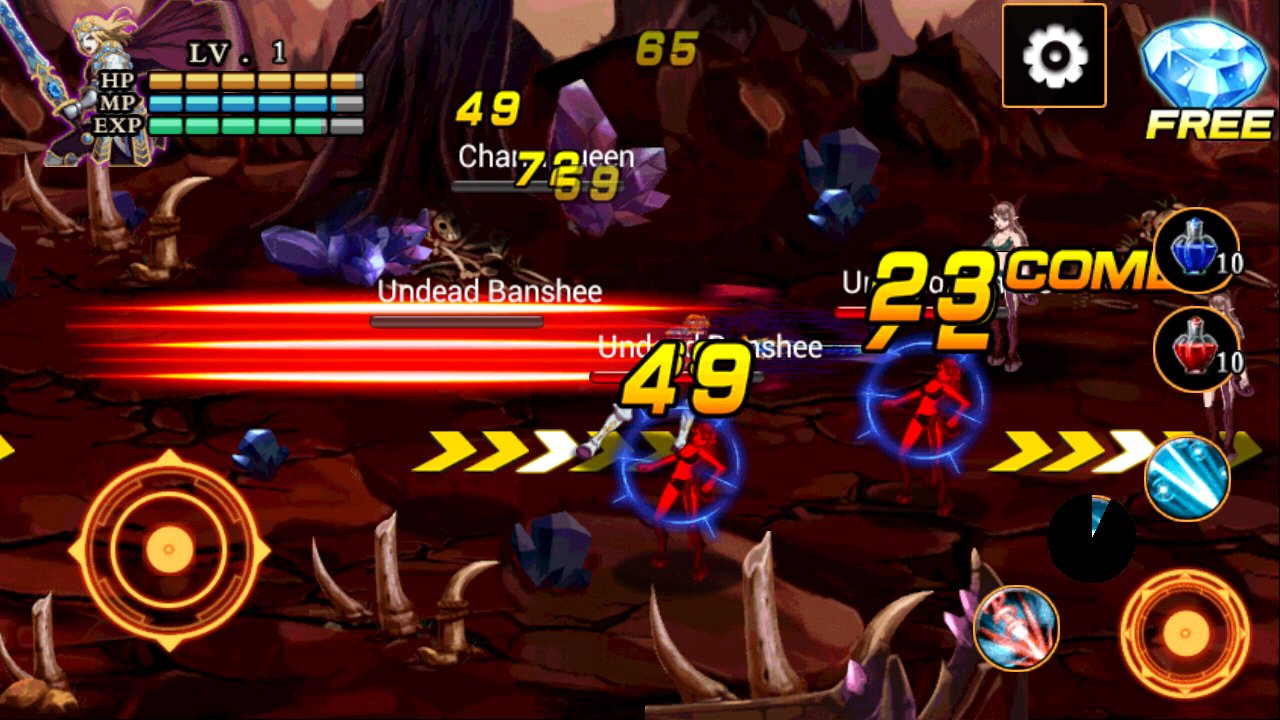Select the Chain Queen nameplate

click(x=544, y=158)
